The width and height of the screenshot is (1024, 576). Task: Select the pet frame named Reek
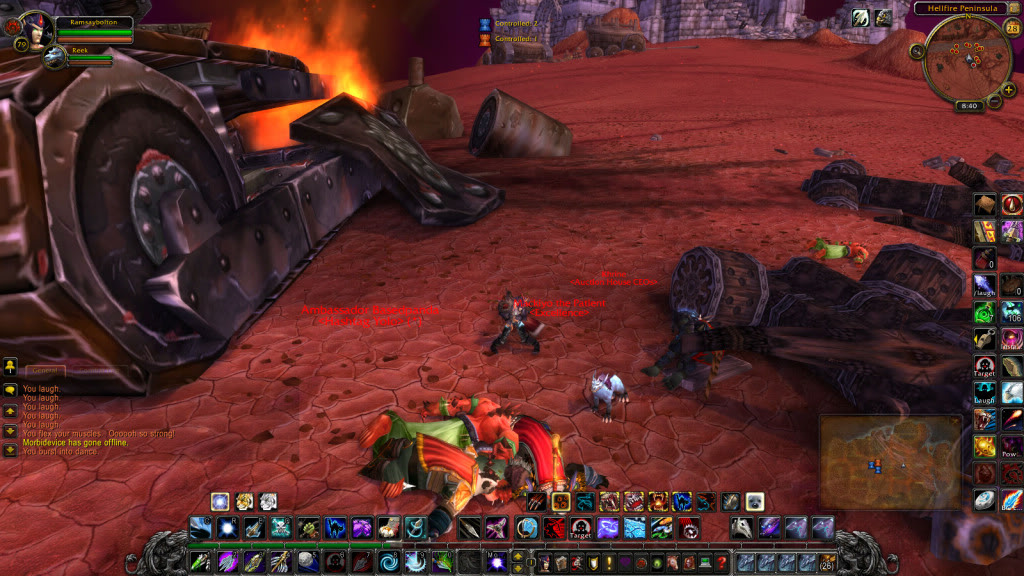pos(55,58)
